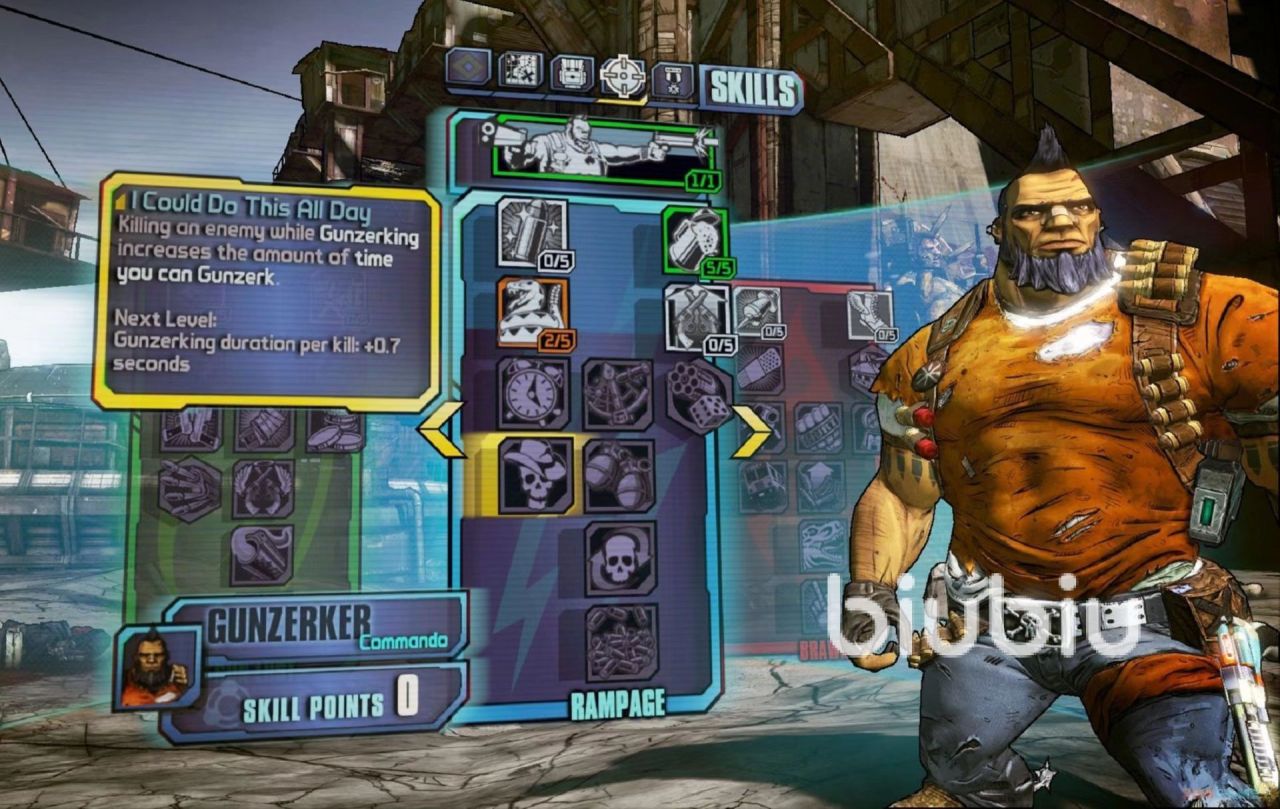
Task: Pick the dinosaur skill at 2/5
Action: click(532, 312)
